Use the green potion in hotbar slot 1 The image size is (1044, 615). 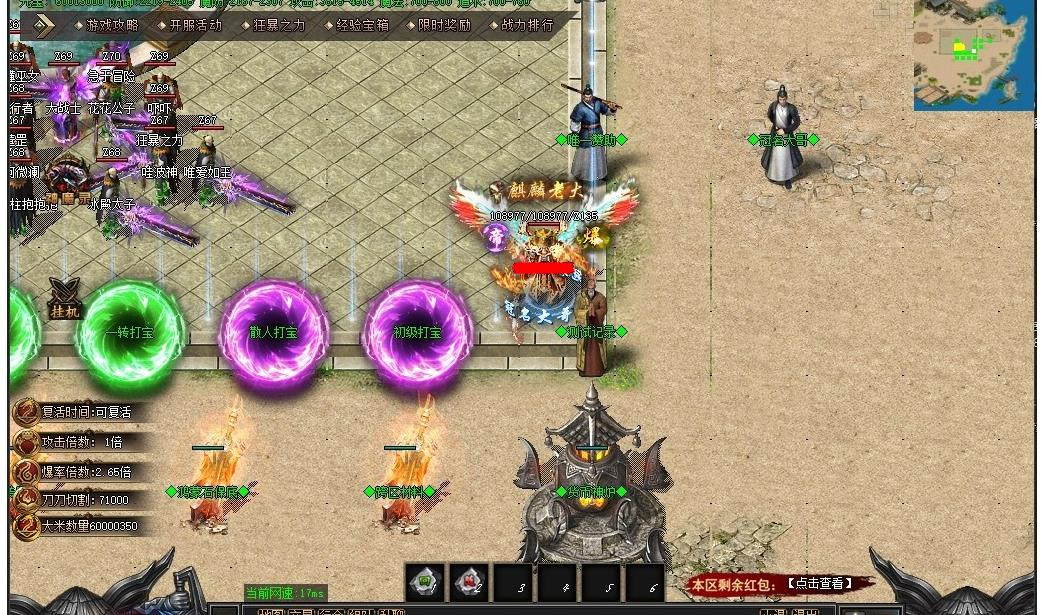[x=425, y=581]
